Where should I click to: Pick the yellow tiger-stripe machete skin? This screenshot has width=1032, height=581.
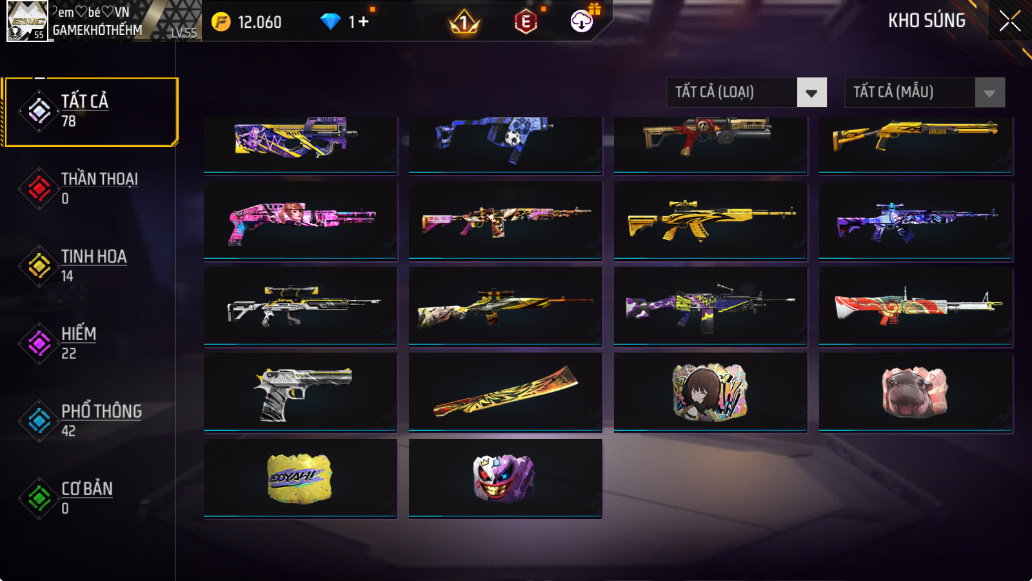[505, 390]
